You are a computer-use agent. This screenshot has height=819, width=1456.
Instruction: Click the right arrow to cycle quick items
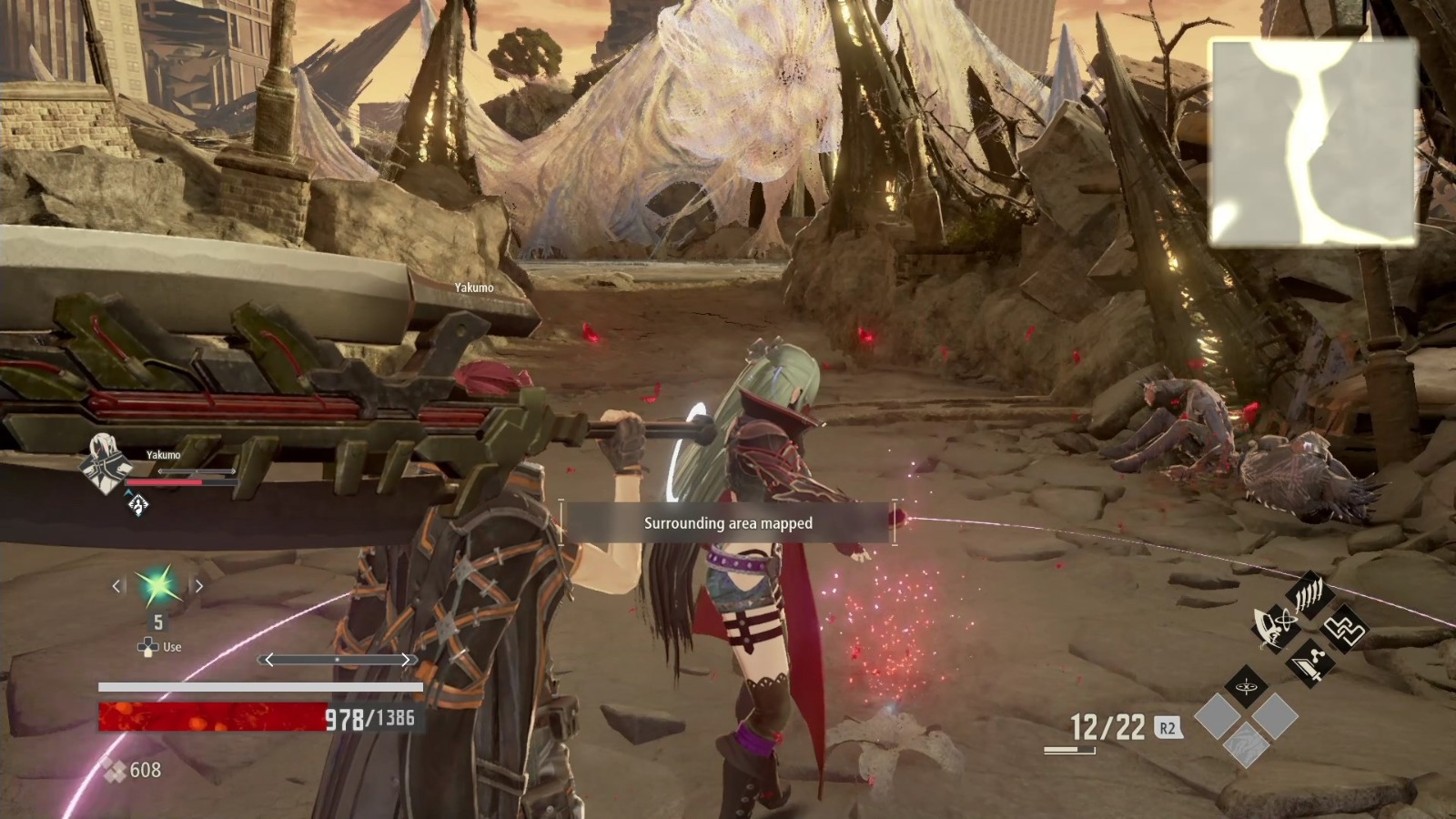(x=197, y=587)
